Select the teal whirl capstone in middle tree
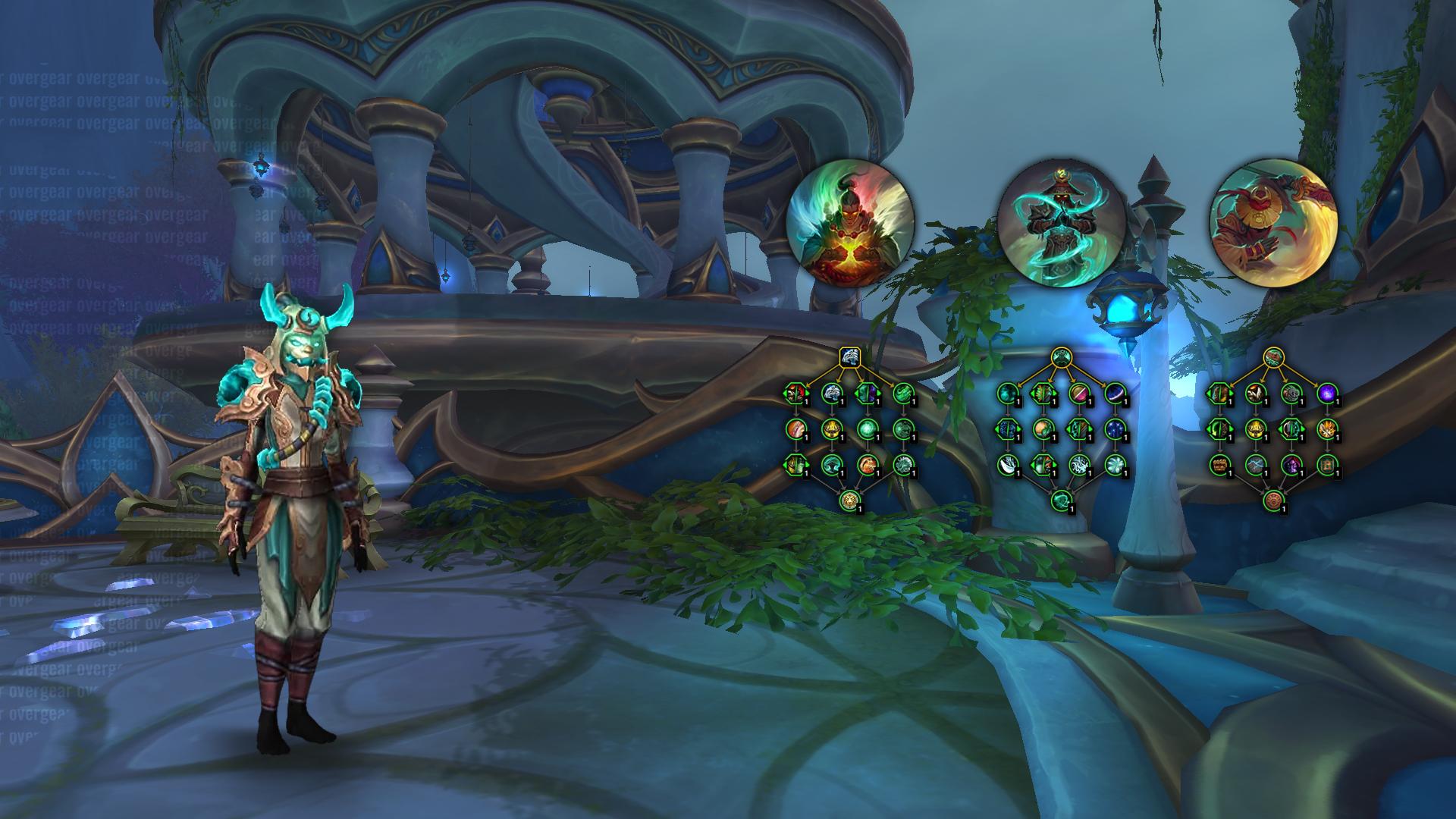 [1062, 500]
